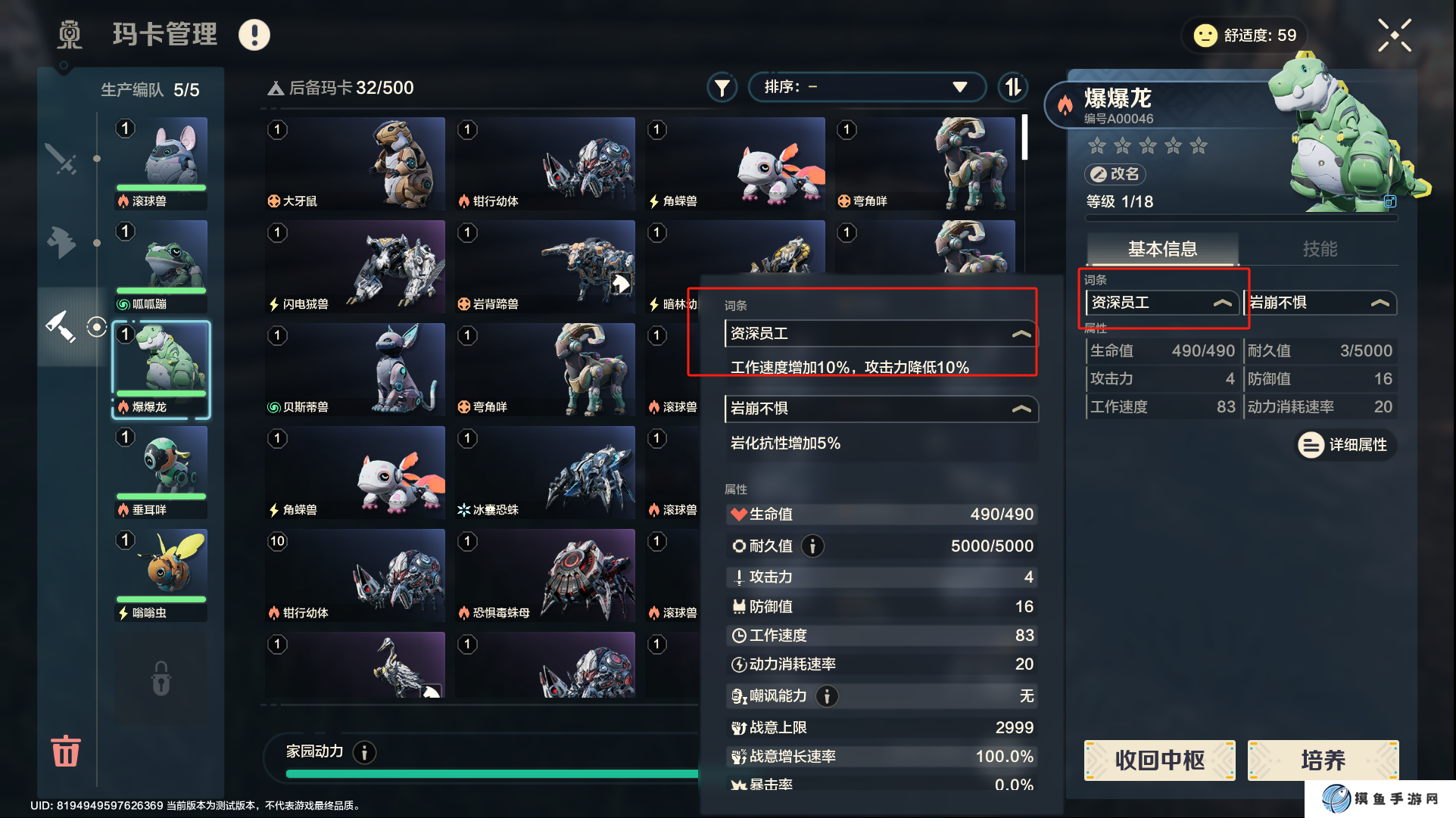Viewport: 1456px width, 818px height.
Task: Toggle ascending/descending sort arrows
Action: coord(1013,87)
